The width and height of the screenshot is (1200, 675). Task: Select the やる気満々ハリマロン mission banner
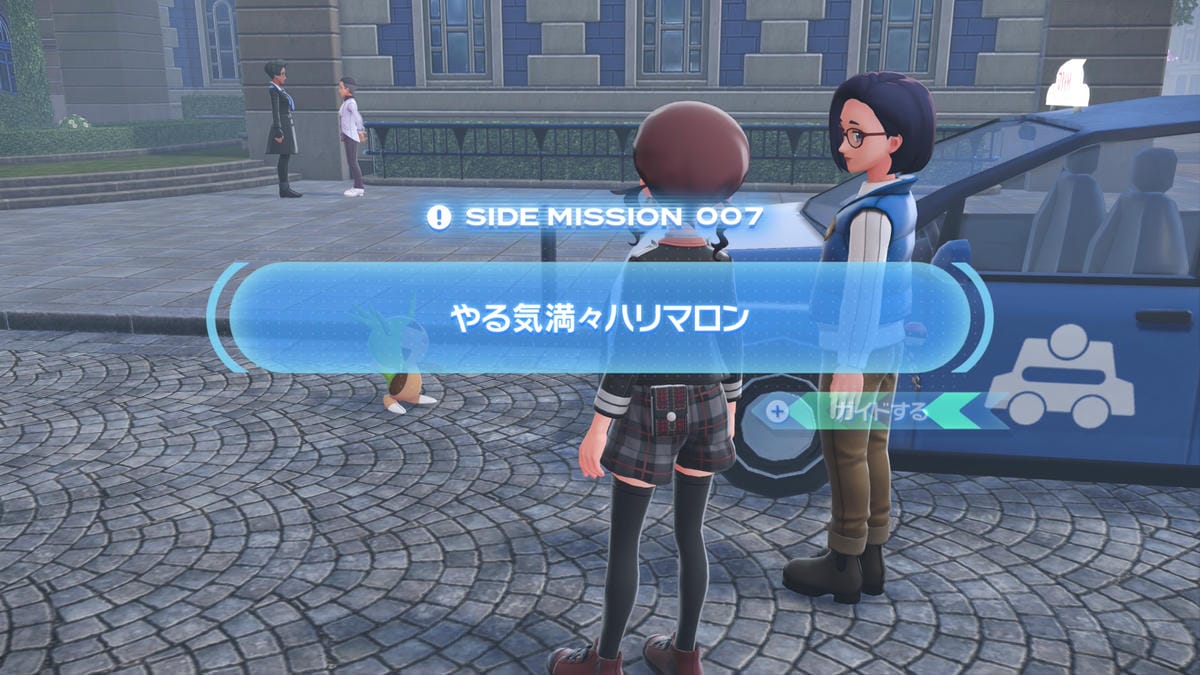tap(599, 318)
